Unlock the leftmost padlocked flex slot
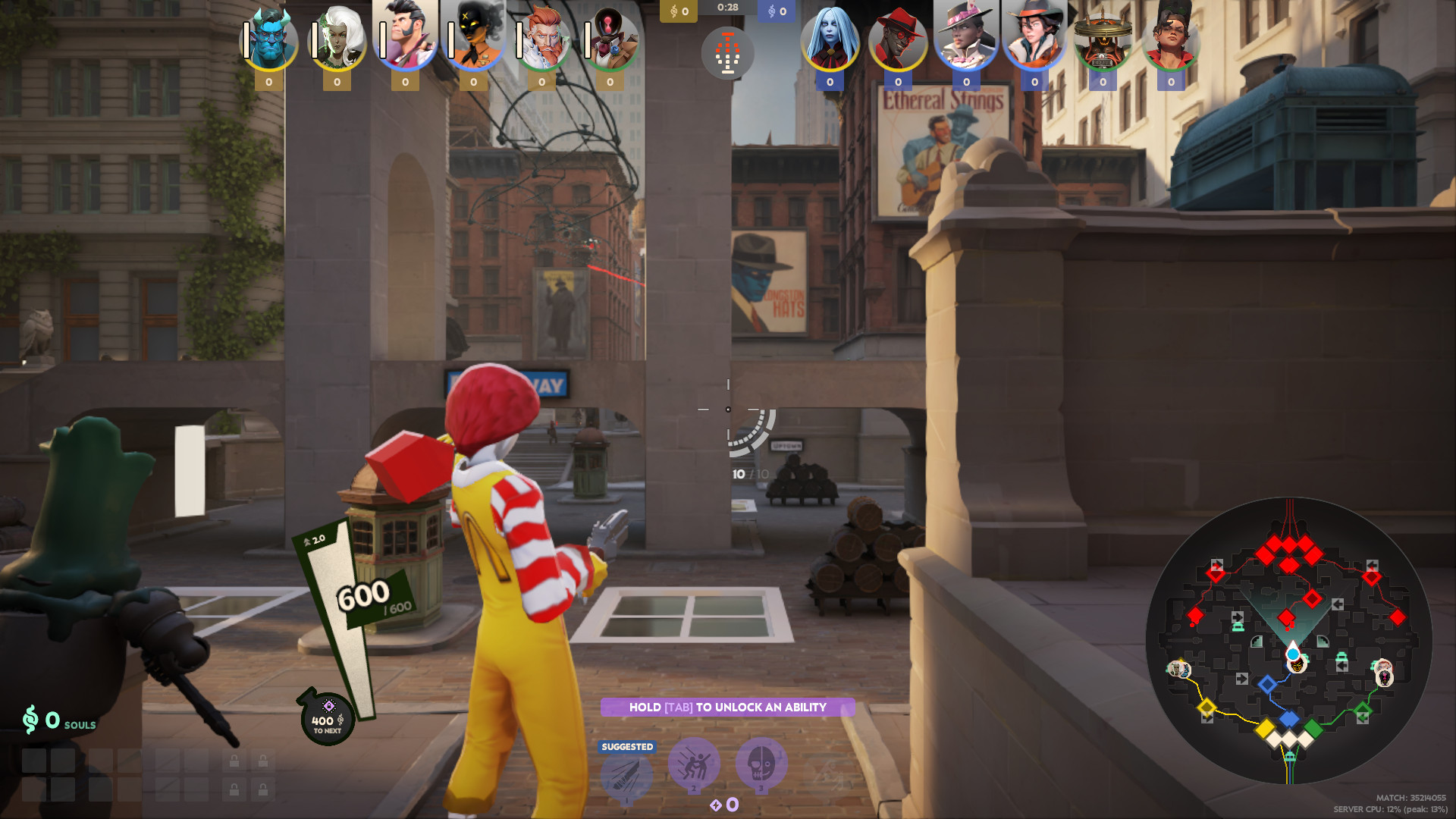Image resolution: width=1456 pixels, height=819 pixels. pos(235,761)
